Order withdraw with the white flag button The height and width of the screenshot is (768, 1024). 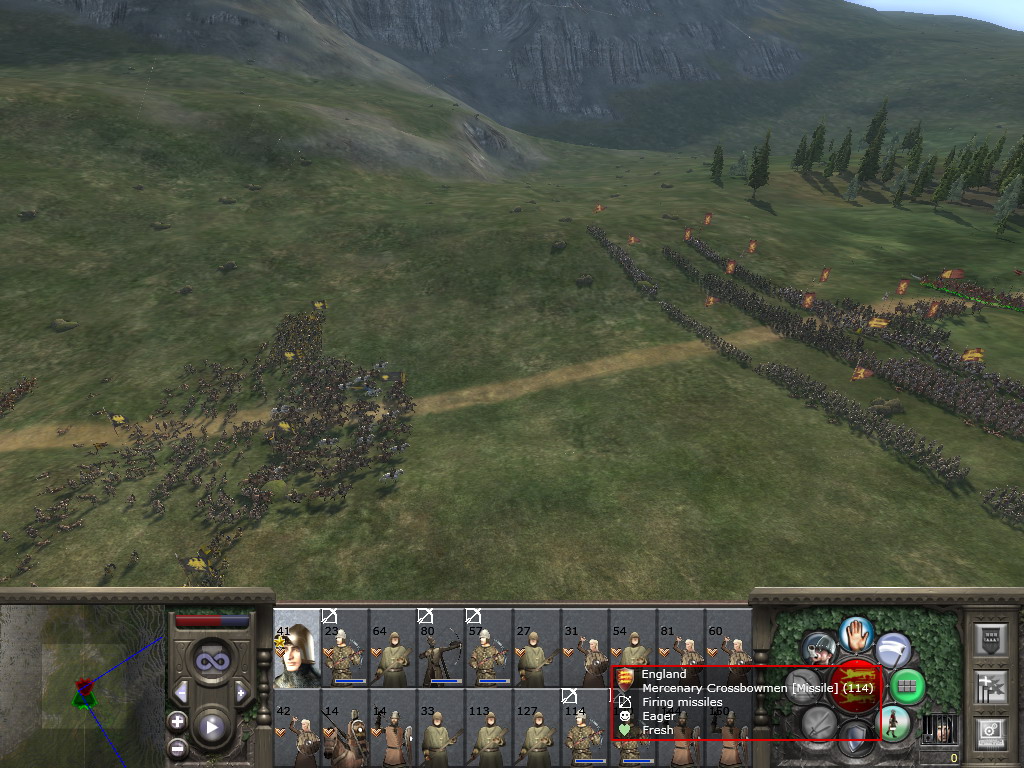(x=893, y=650)
